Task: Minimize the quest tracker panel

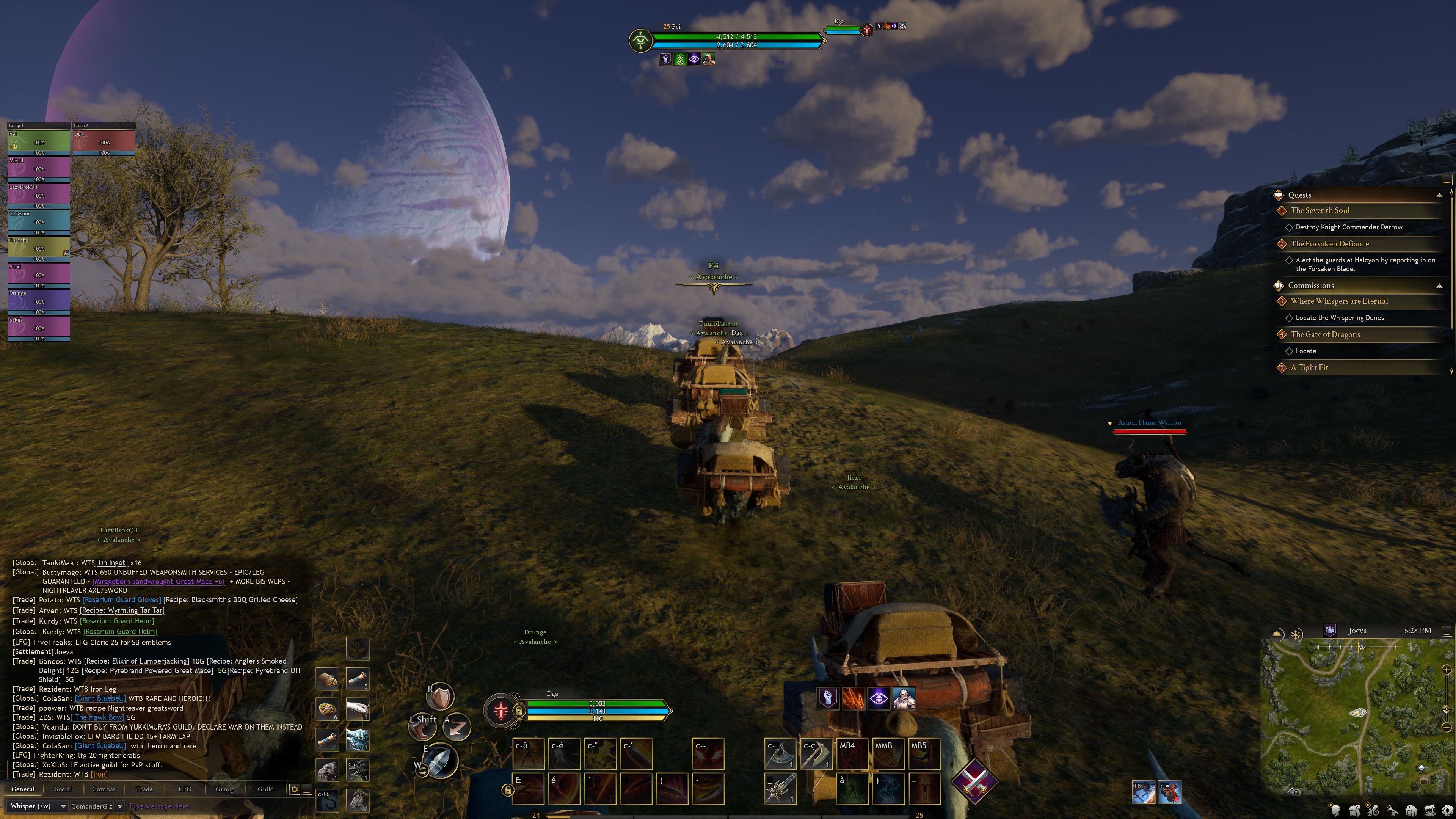Action: (x=1447, y=180)
